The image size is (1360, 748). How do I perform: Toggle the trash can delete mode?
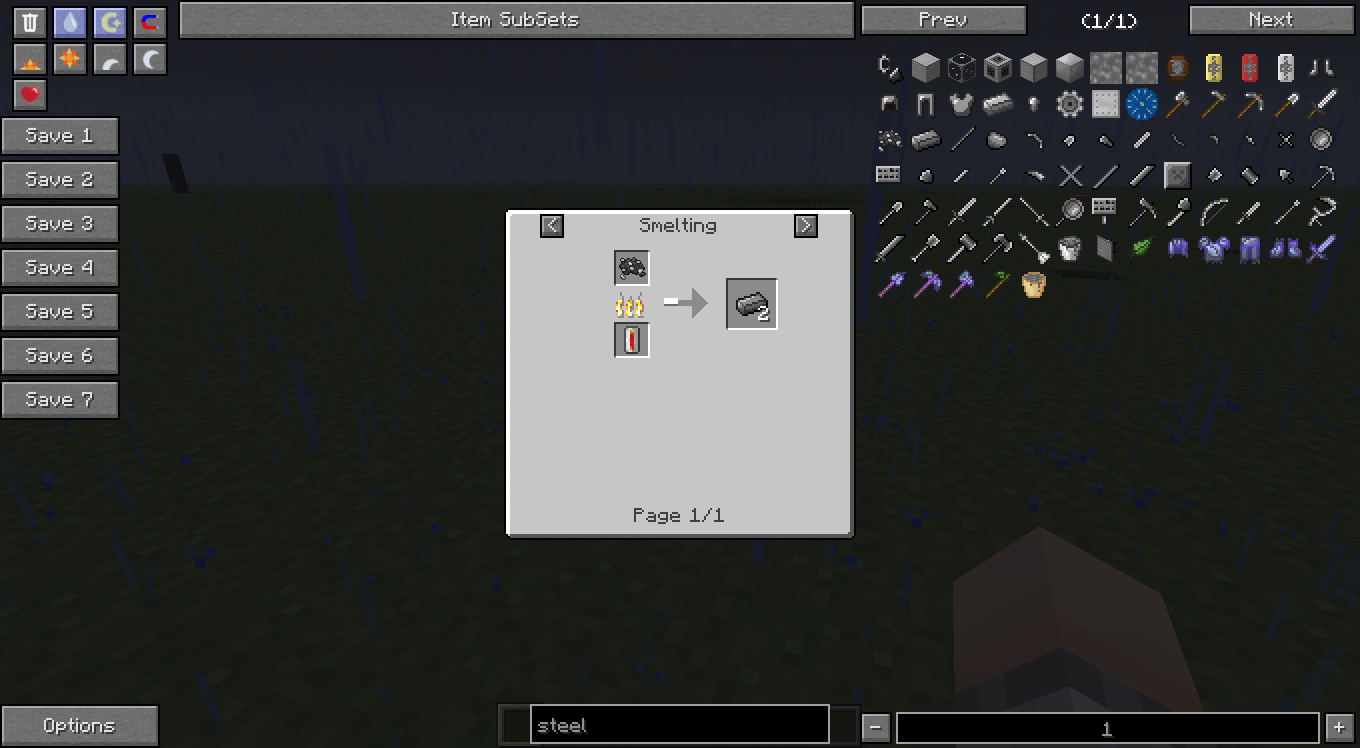pos(31,23)
